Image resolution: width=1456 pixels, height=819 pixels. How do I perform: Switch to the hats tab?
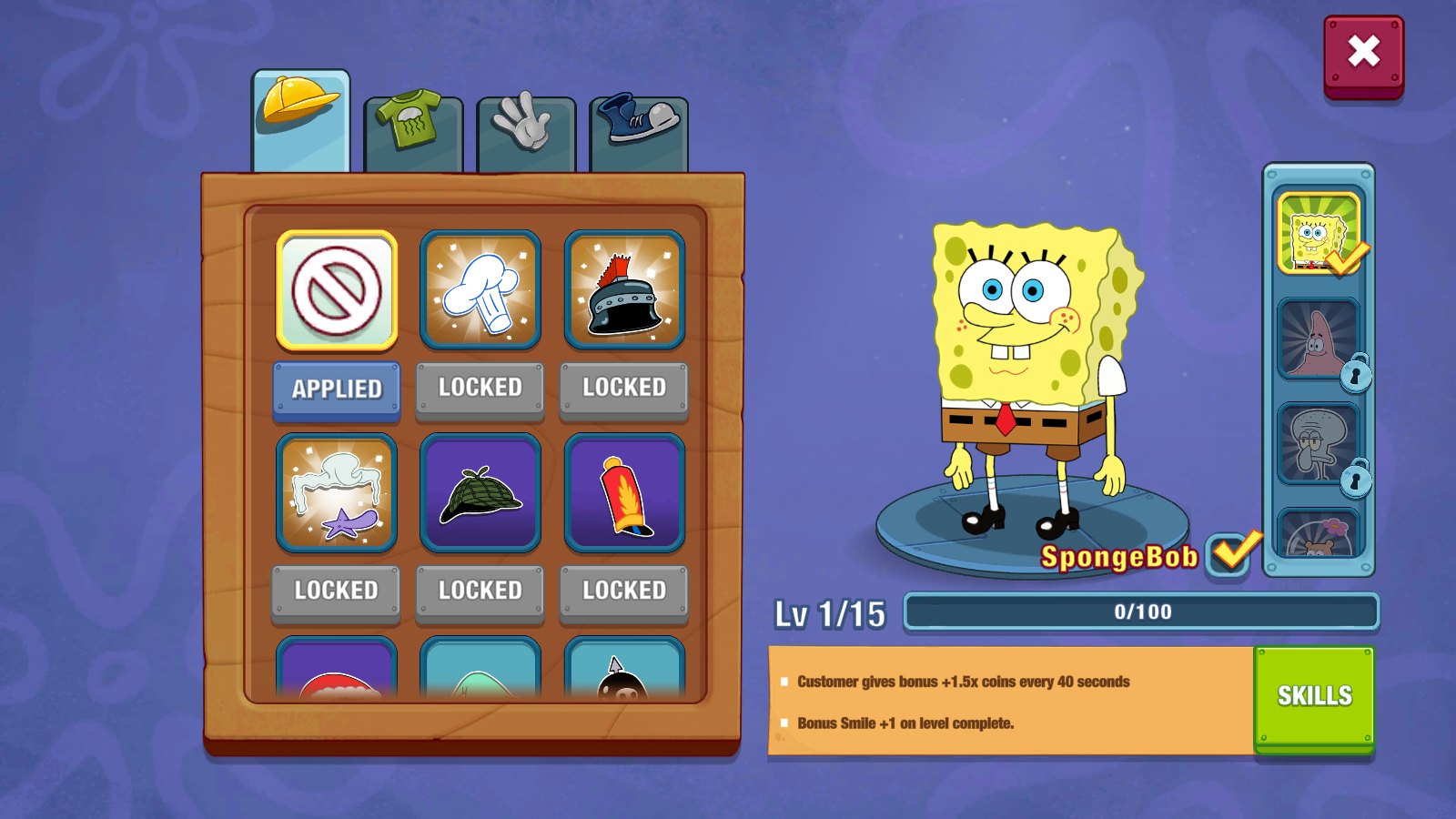click(301, 120)
